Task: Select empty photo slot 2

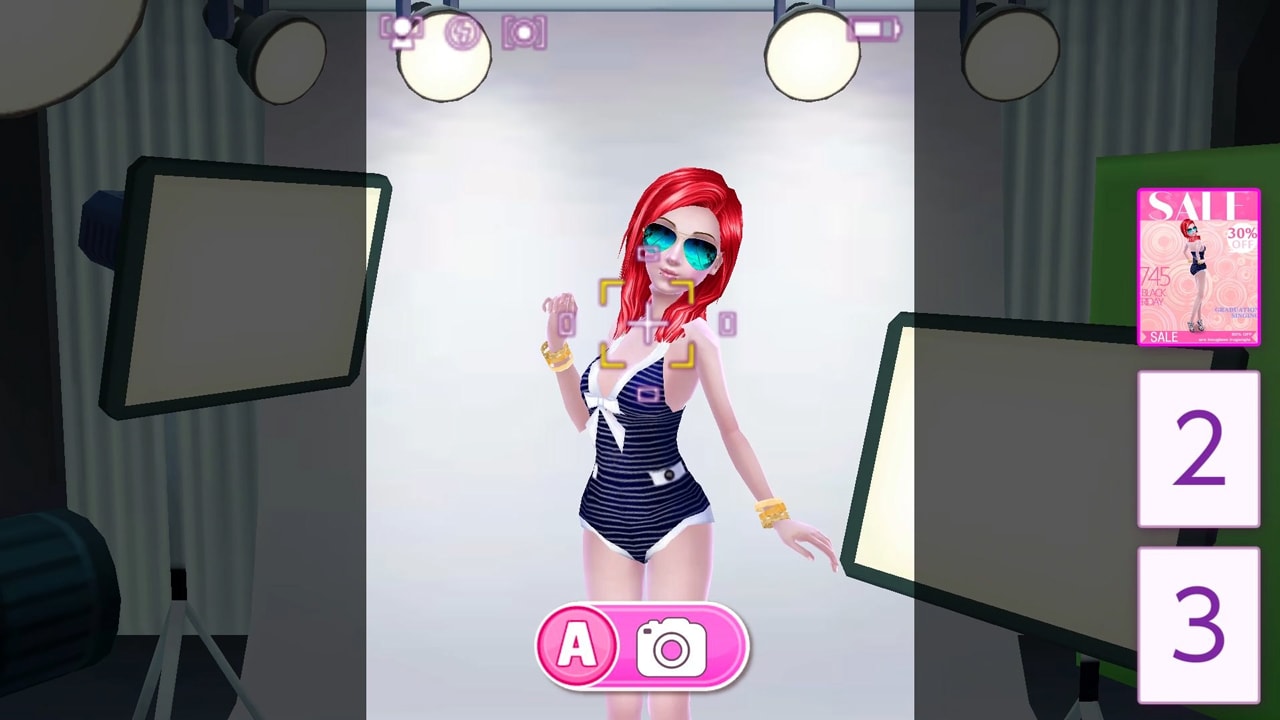Action: [1198, 450]
